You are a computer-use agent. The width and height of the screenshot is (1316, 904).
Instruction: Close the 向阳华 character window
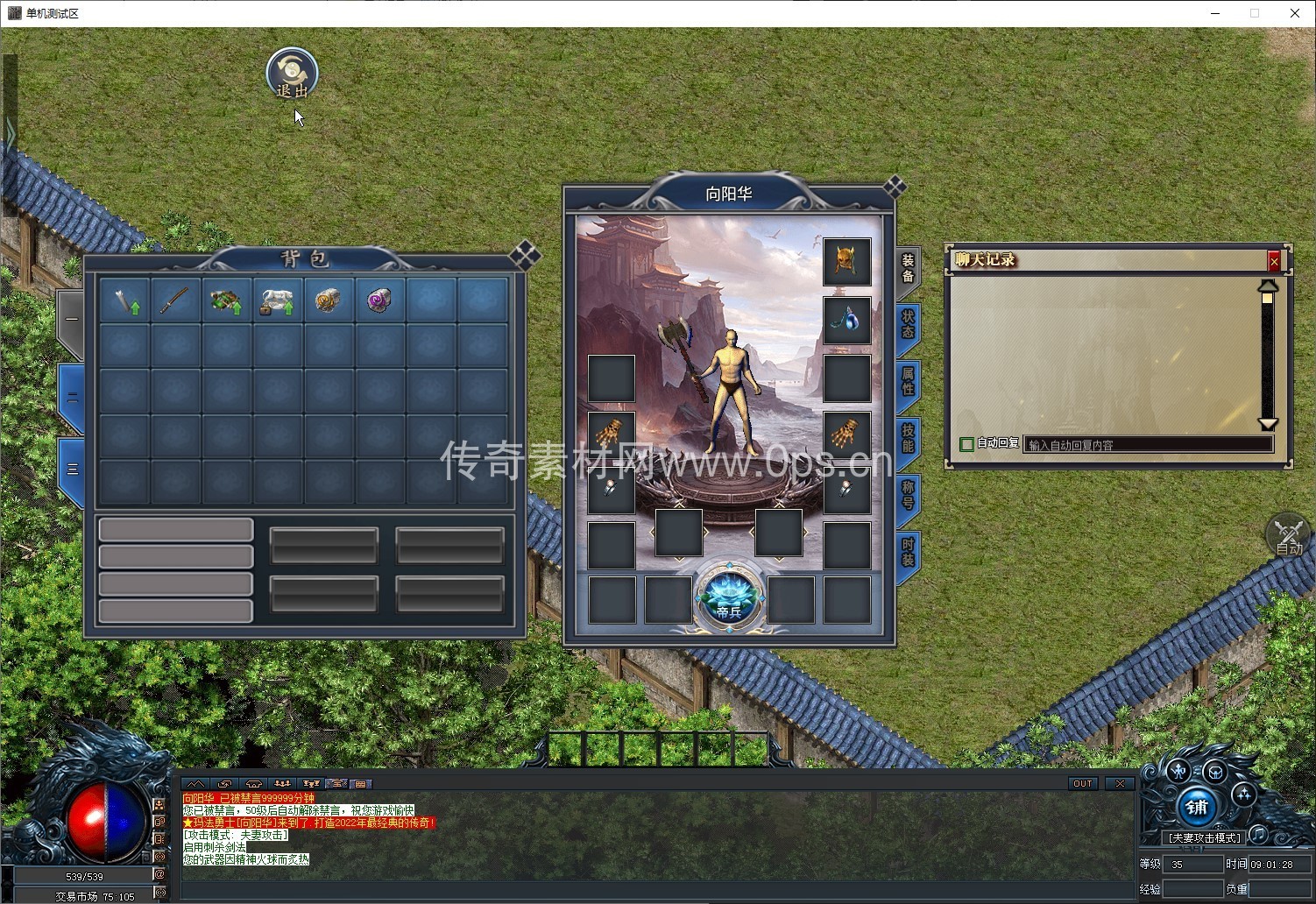tap(895, 187)
